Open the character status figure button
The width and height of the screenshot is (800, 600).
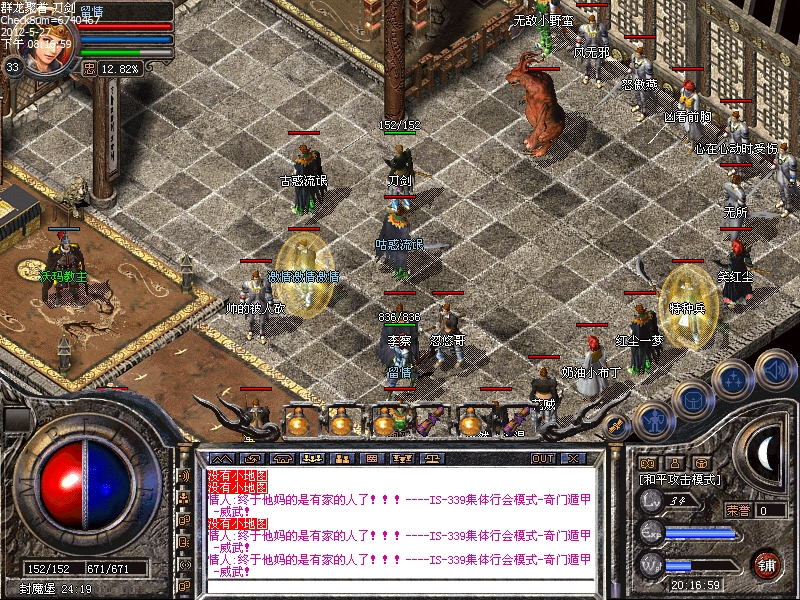653,420
